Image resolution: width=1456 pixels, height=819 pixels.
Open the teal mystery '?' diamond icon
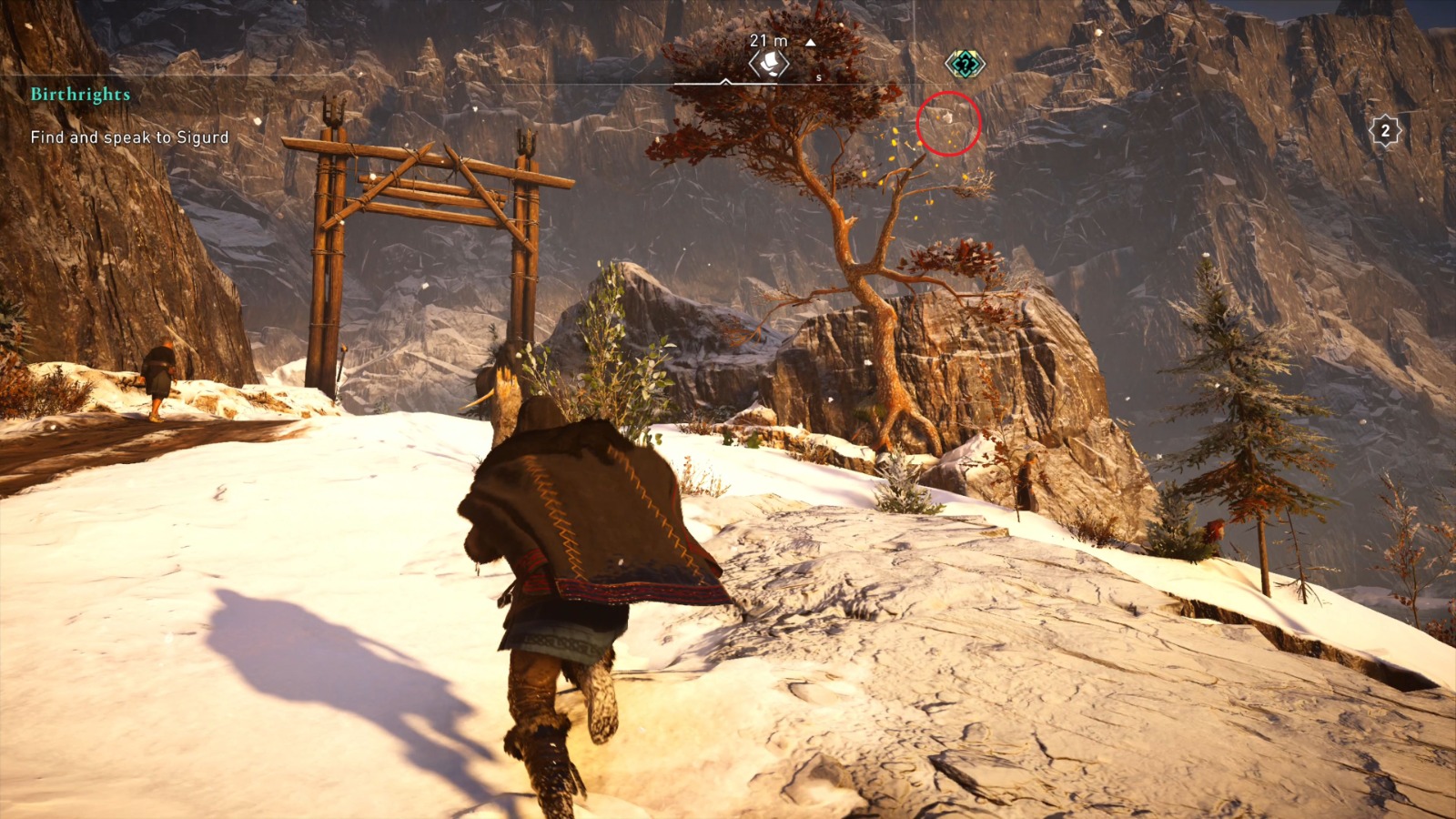click(967, 65)
